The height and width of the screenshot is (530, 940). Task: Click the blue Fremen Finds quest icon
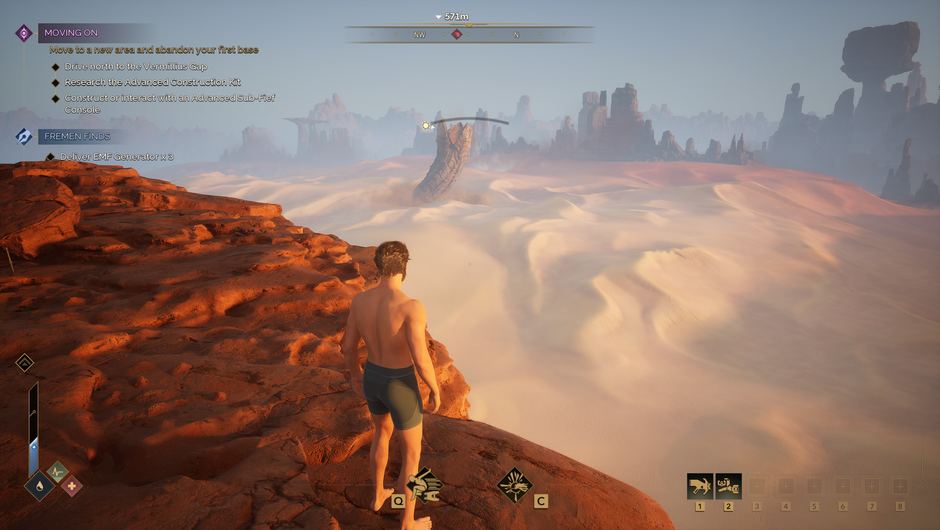[24, 136]
